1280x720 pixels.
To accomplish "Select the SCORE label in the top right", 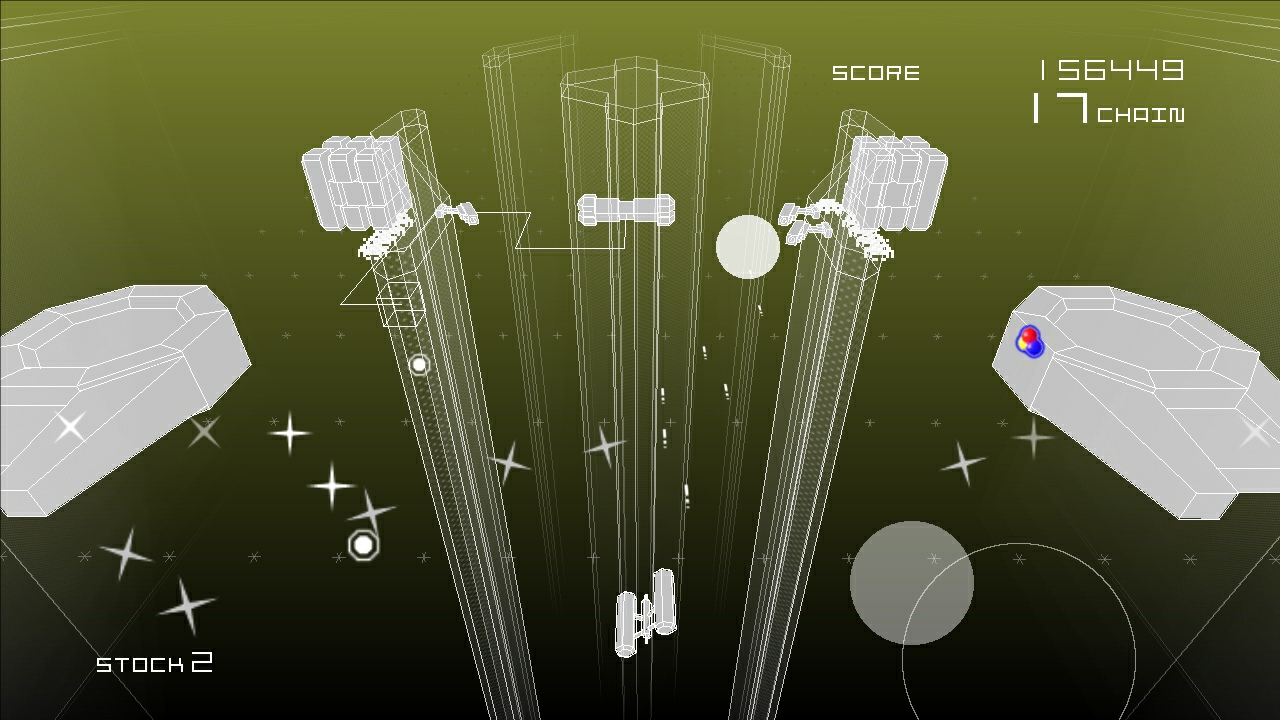I will coord(876,71).
